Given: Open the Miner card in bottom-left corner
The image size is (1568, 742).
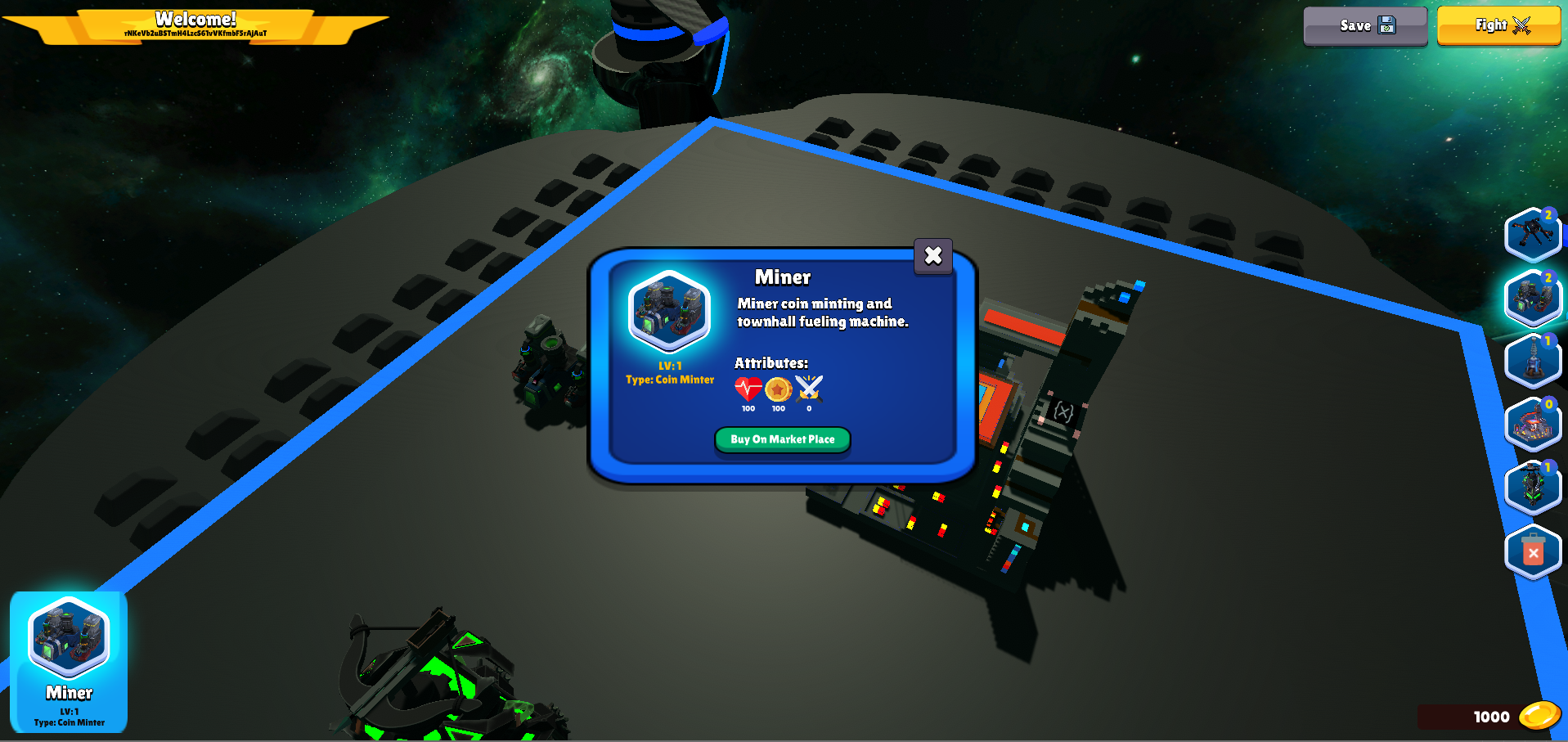Looking at the screenshot, I should pyautogui.click(x=69, y=661).
